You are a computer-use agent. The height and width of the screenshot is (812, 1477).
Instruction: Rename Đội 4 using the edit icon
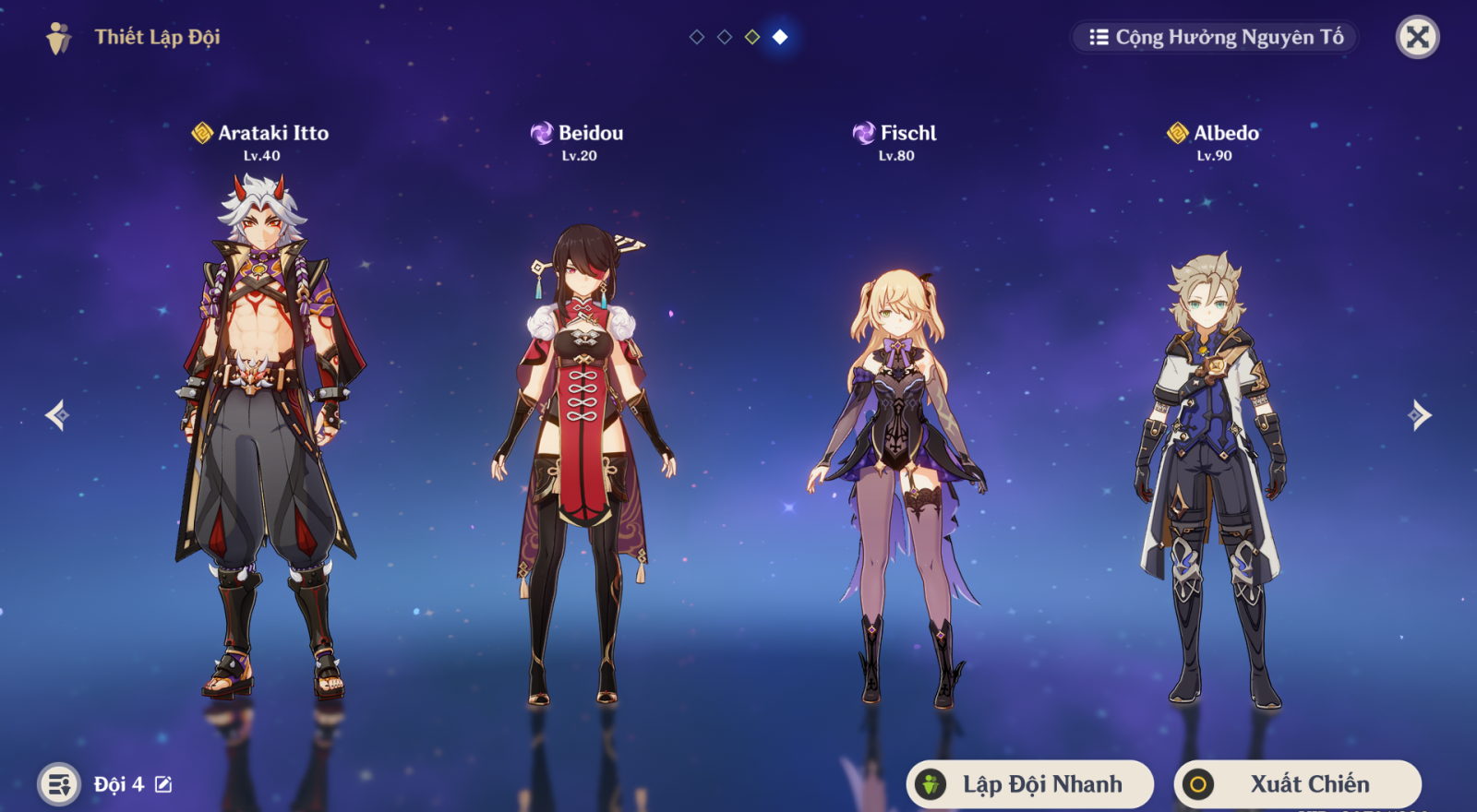[163, 784]
